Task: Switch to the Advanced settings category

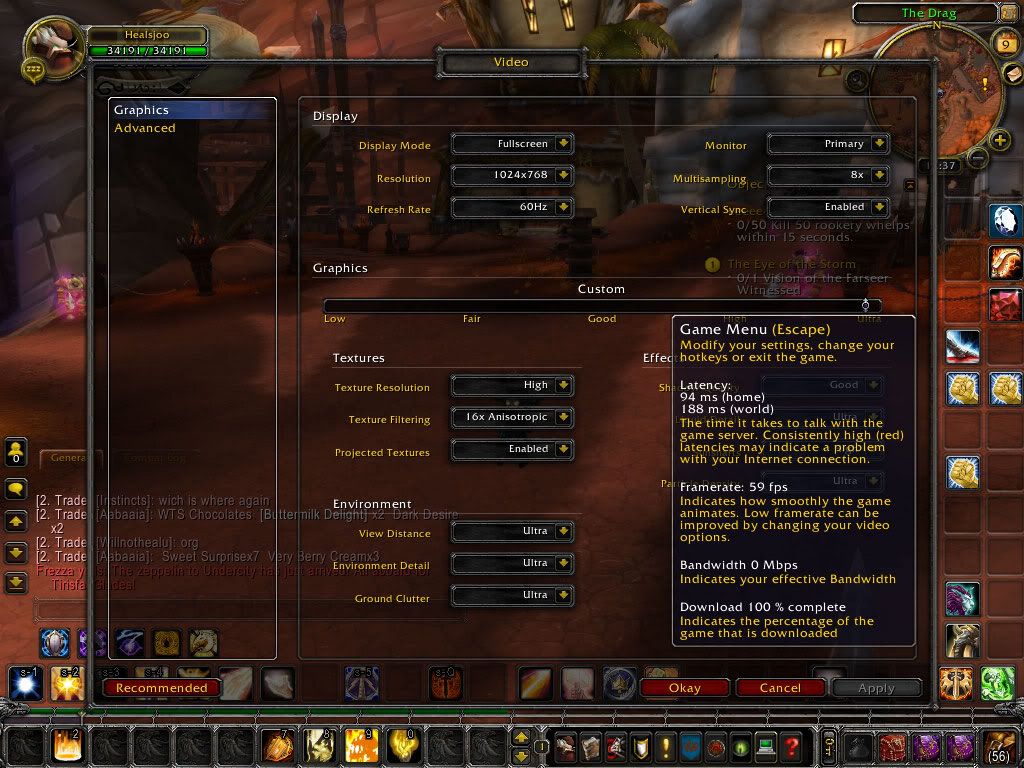Action: 145,128
